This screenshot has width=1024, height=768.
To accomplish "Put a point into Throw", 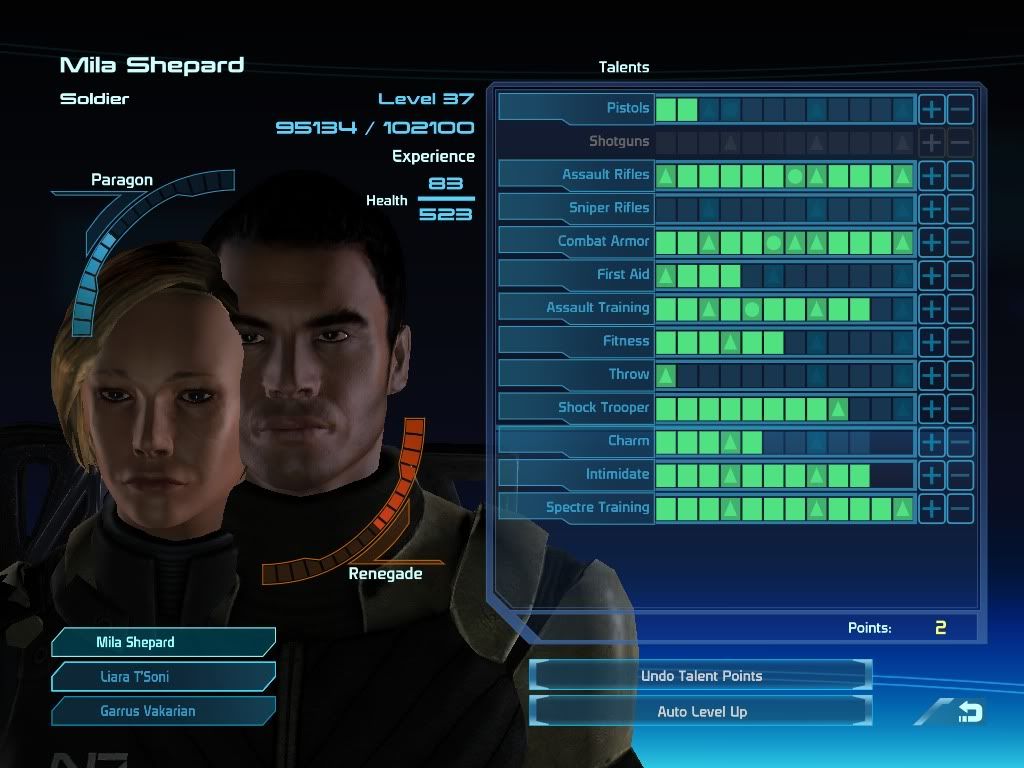I will click(931, 375).
